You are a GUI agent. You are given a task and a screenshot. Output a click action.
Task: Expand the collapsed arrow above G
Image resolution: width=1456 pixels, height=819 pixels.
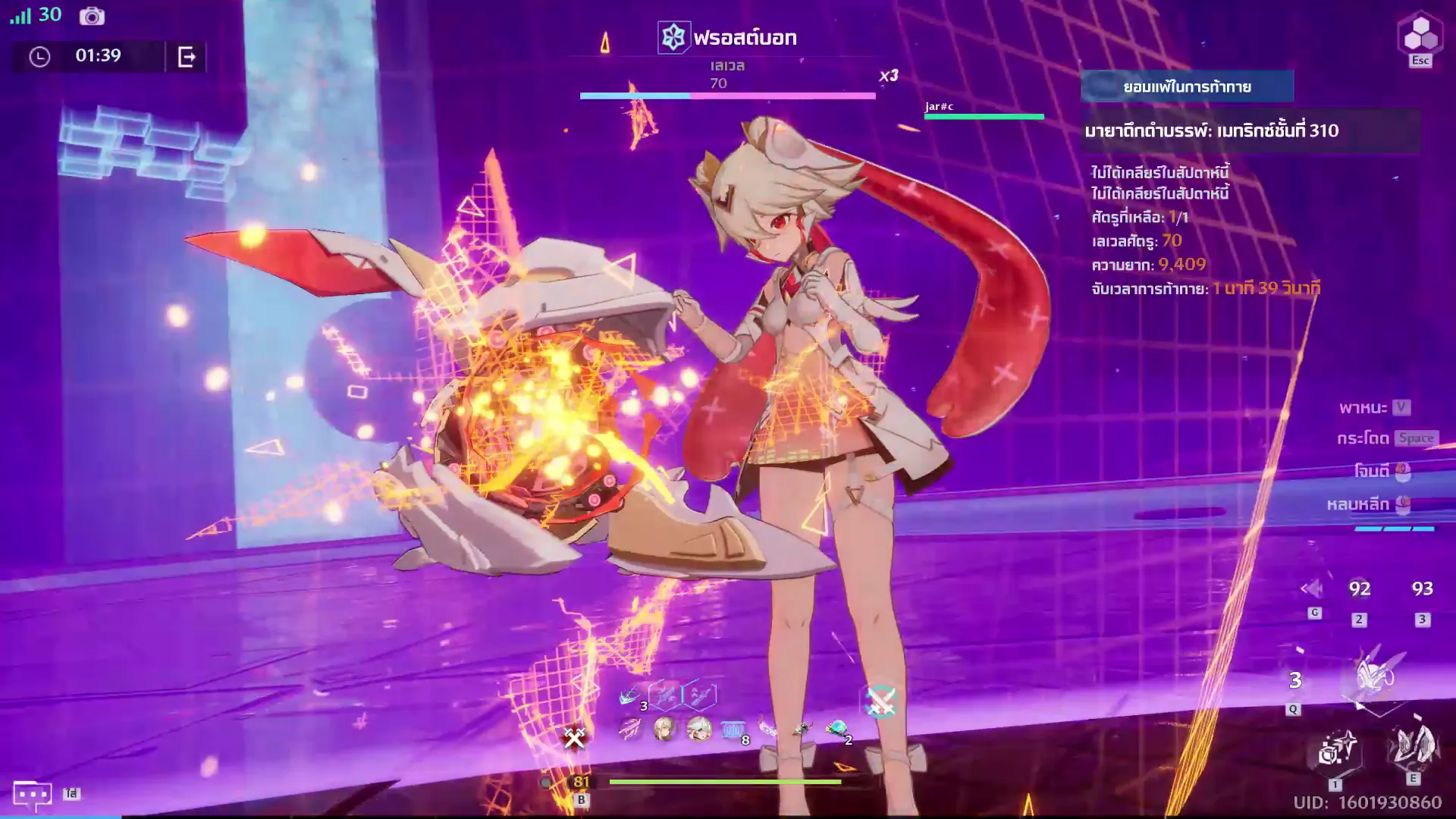pos(1311,588)
